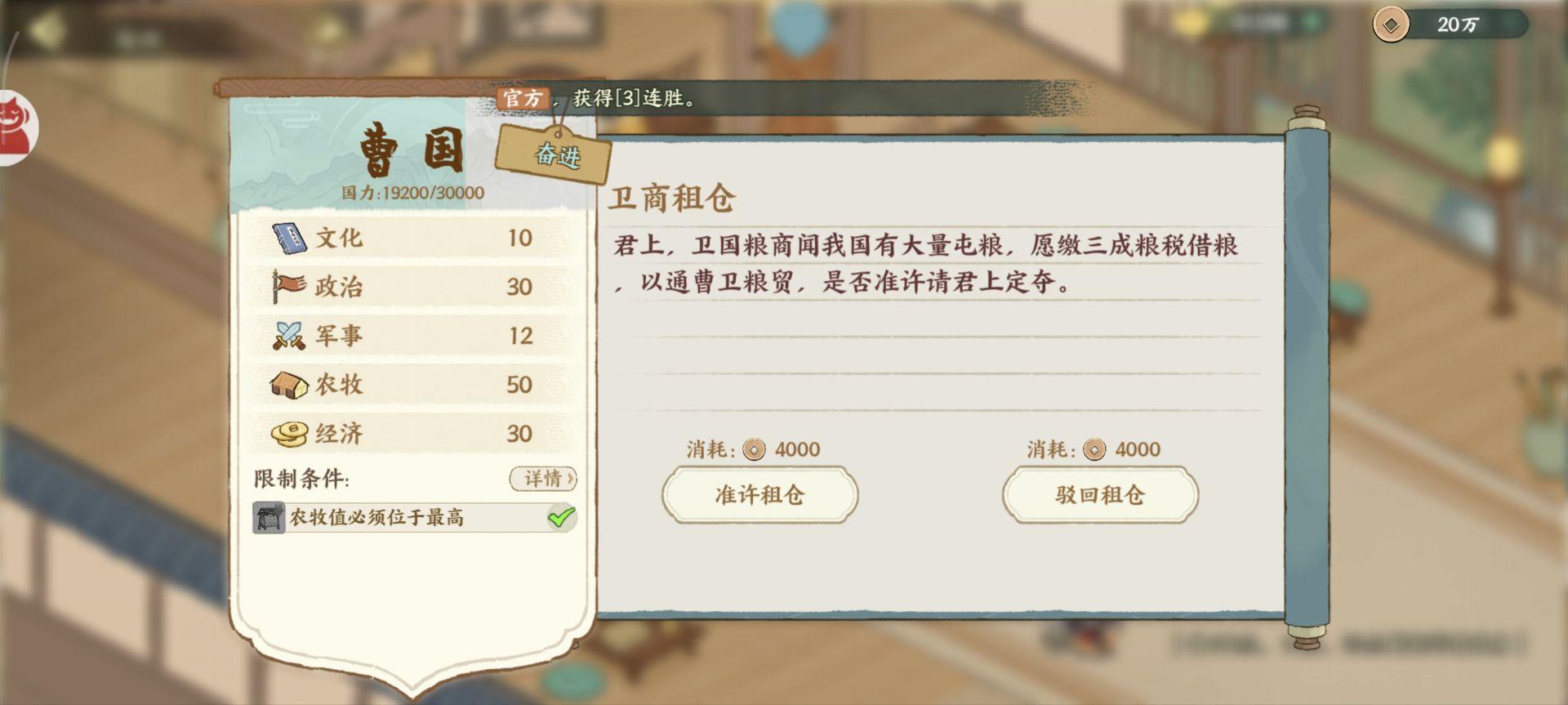Select the 经济 (economy) coins icon
This screenshot has height=705, width=1568.
287,433
